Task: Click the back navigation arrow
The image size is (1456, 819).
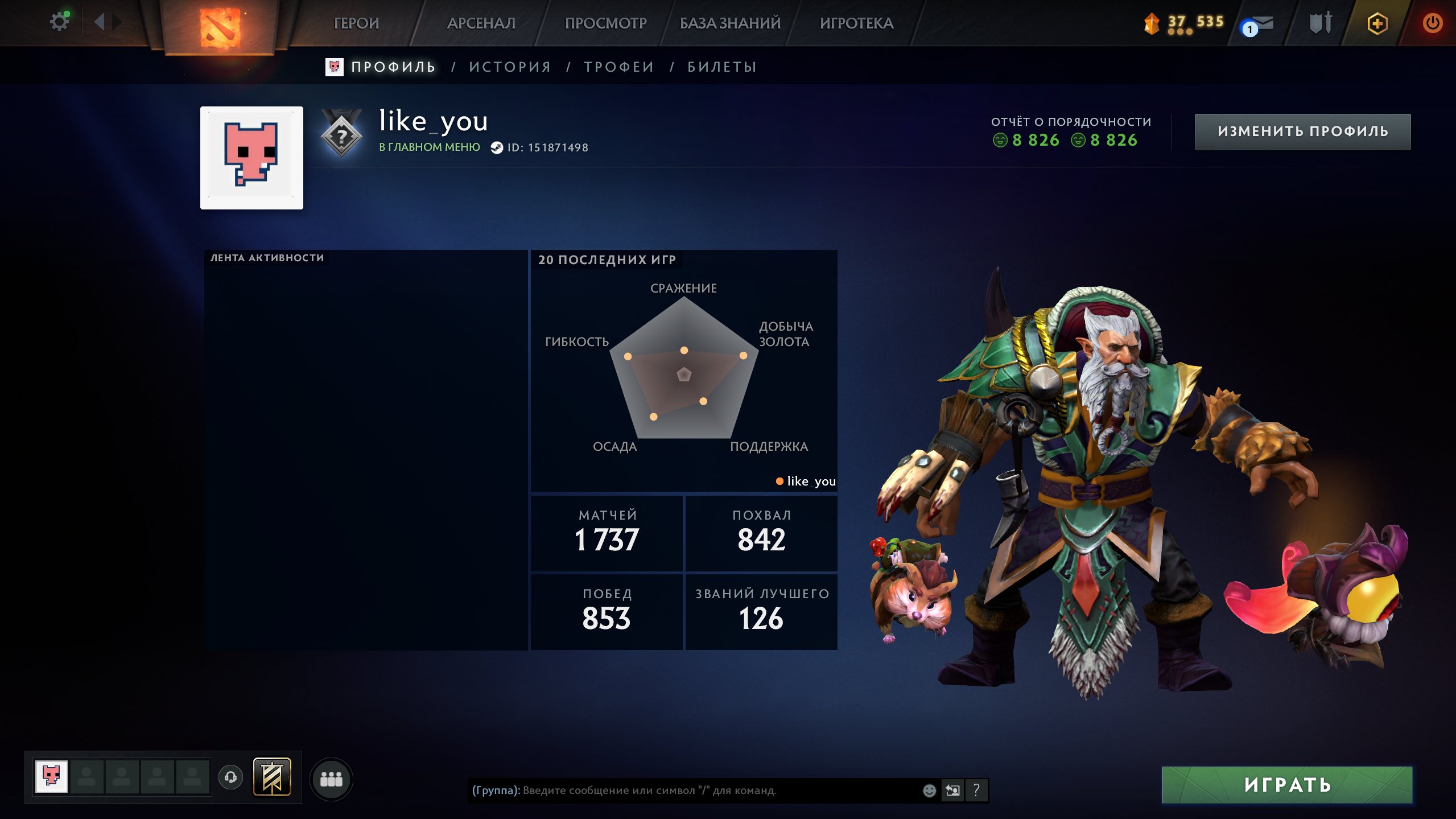Action: (100, 22)
